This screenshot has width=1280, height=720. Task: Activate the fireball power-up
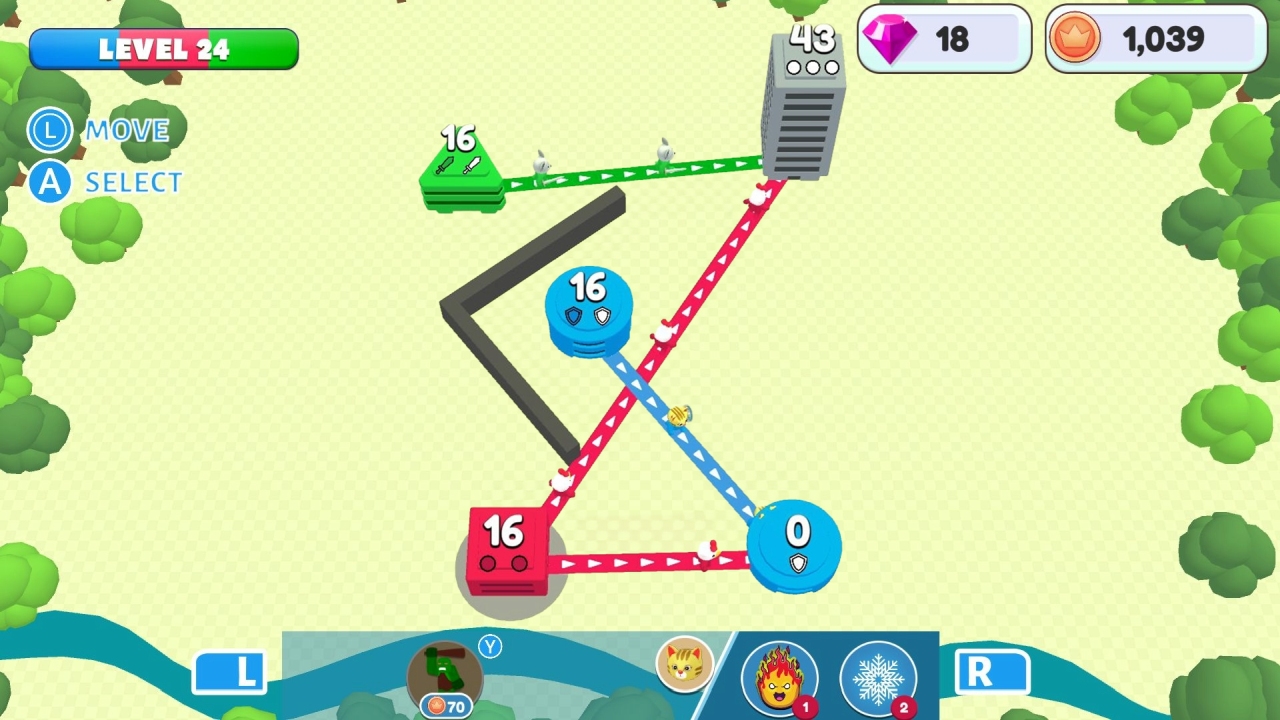pyautogui.click(x=781, y=676)
